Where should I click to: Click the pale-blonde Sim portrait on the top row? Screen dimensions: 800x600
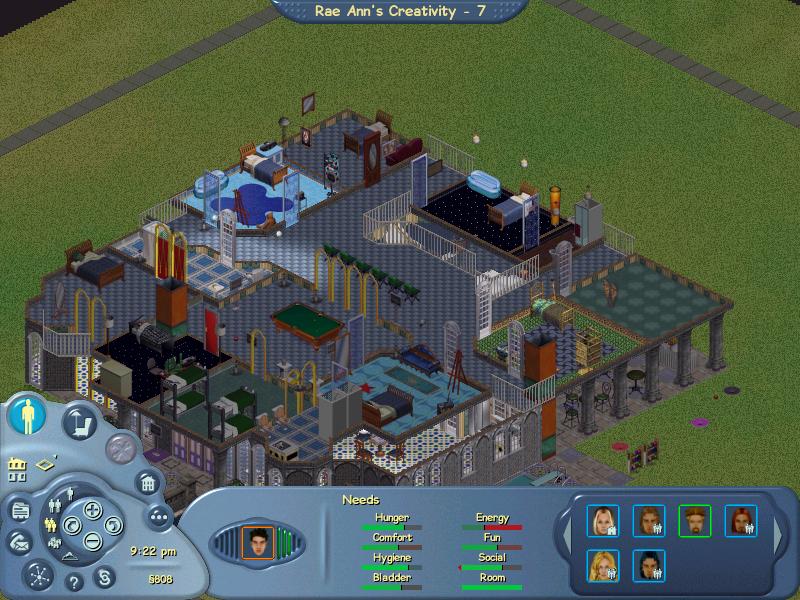(x=603, y=520)
